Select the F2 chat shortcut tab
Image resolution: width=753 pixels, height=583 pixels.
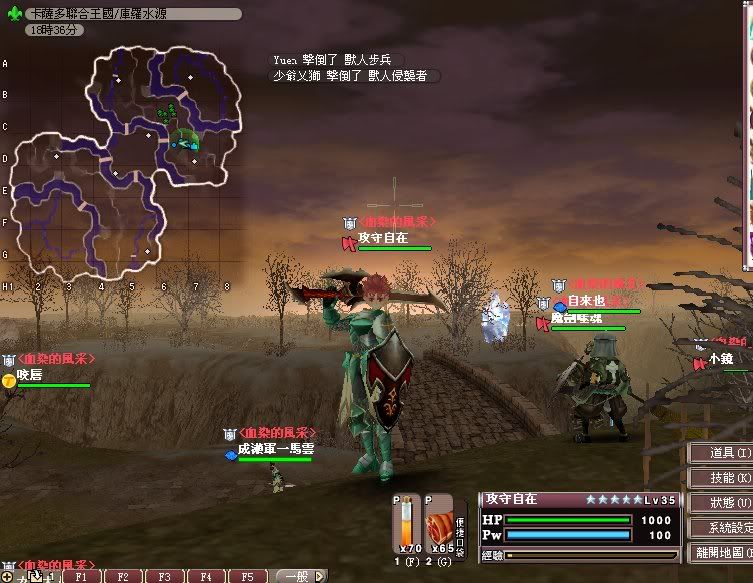122,577
